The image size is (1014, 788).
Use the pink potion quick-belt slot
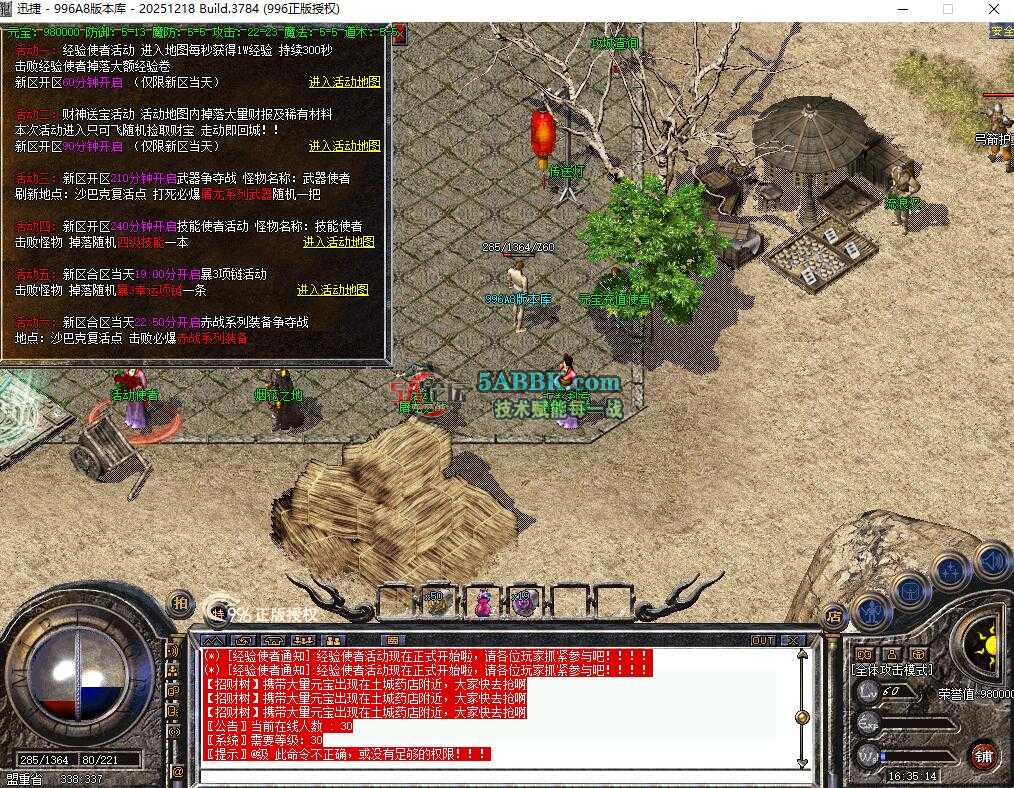point(482,602)
